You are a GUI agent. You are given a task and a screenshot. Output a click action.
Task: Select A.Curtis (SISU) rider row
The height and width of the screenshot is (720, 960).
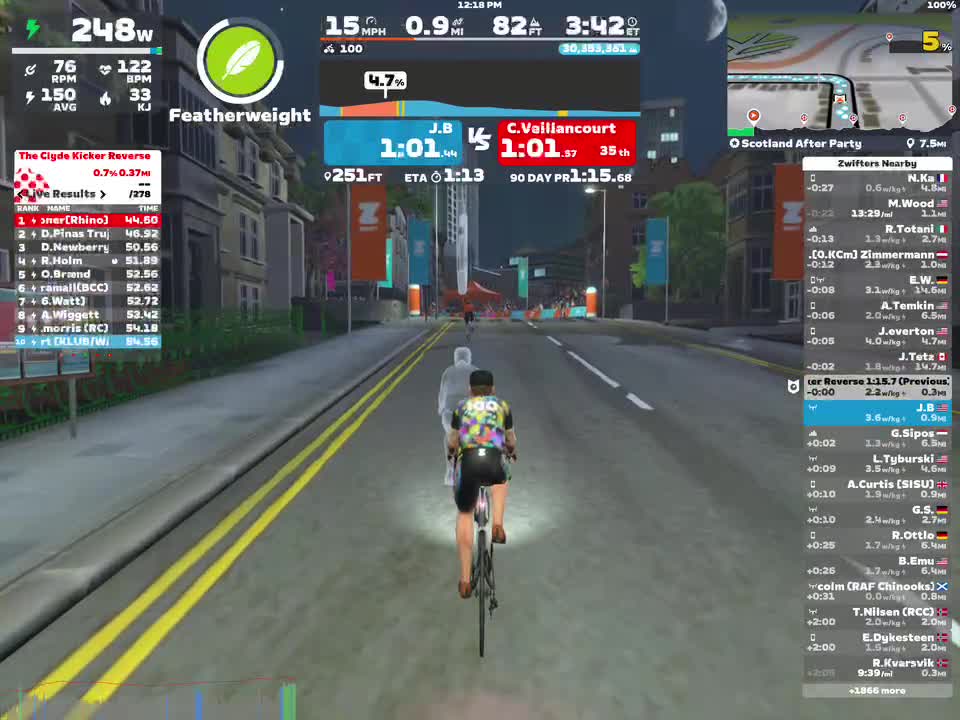(877, 489)
